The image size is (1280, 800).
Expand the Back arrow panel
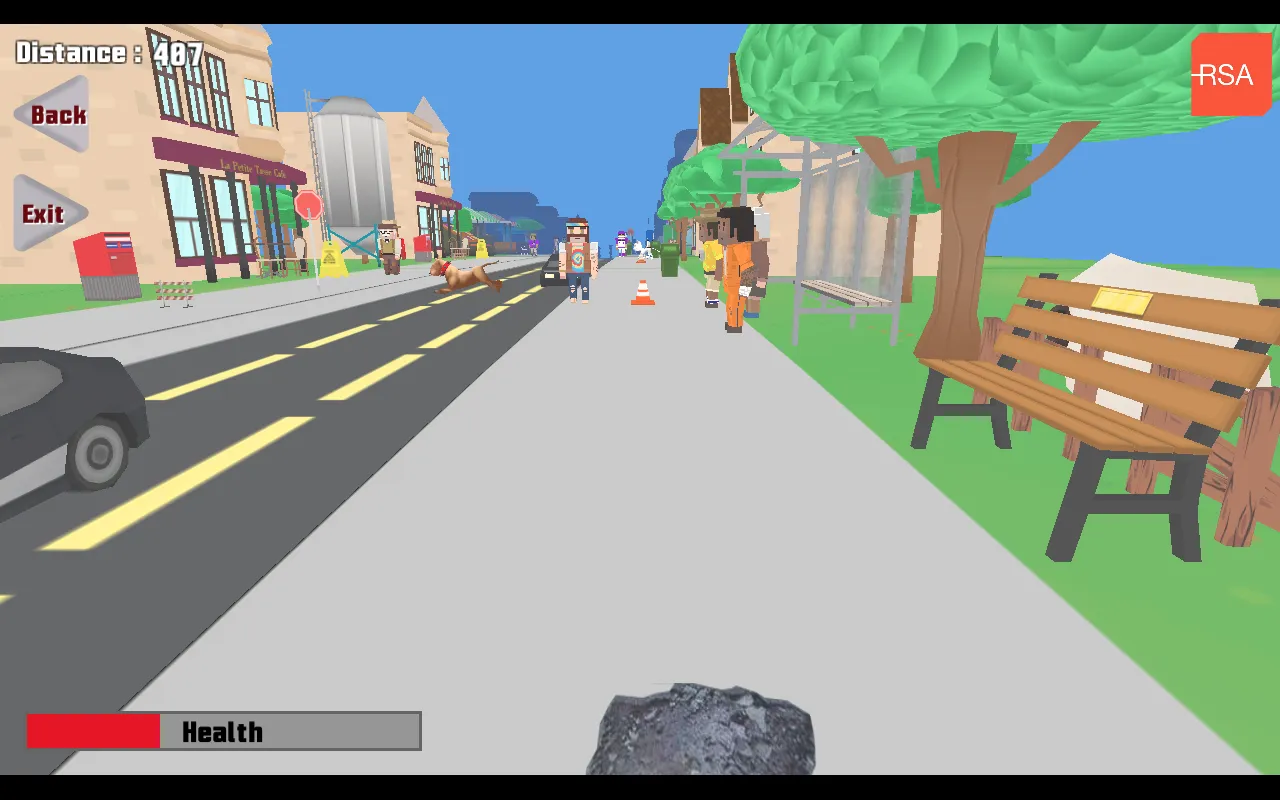pos(52,115)
